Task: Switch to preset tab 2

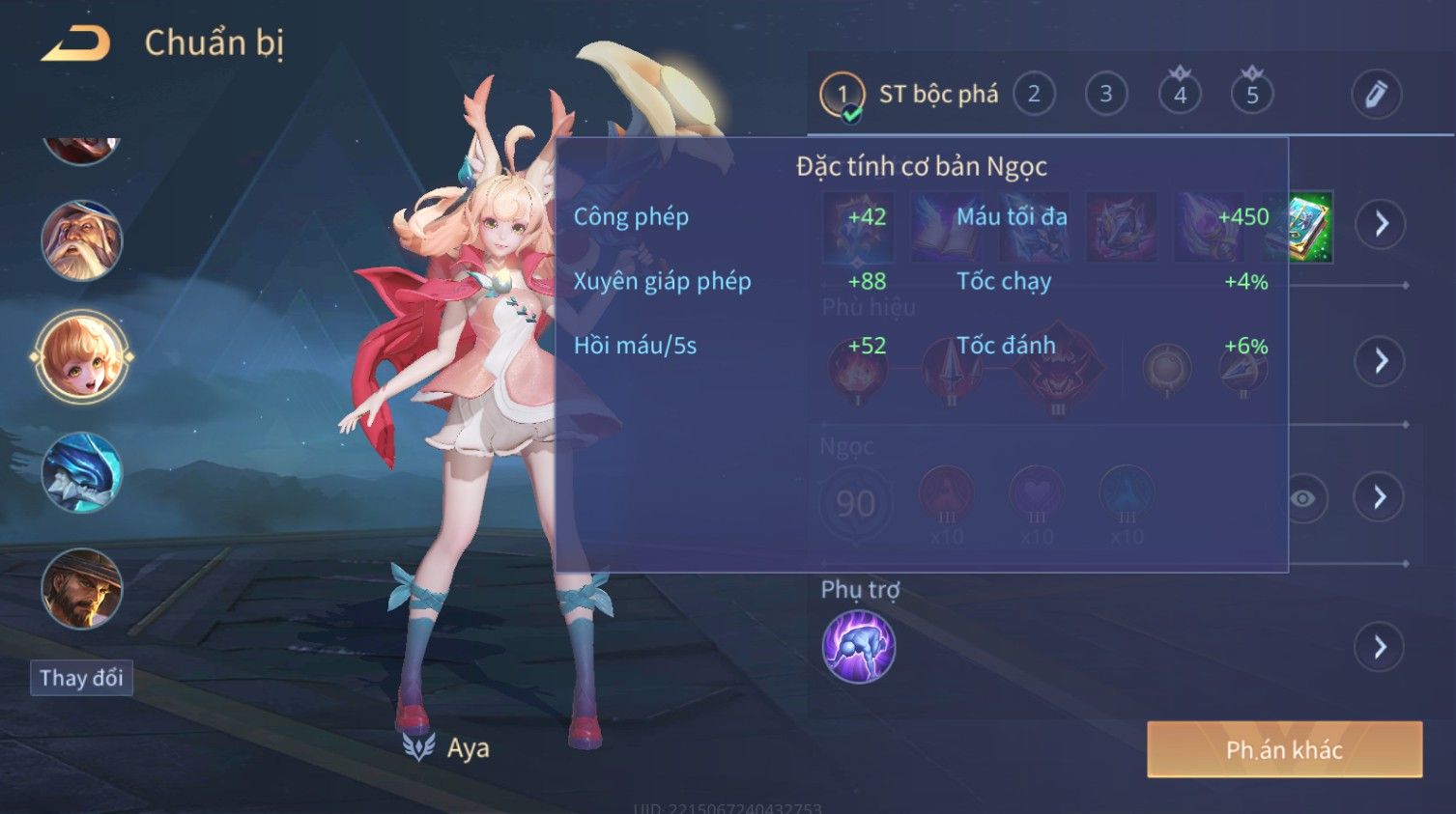Action: pos(1034,95)
